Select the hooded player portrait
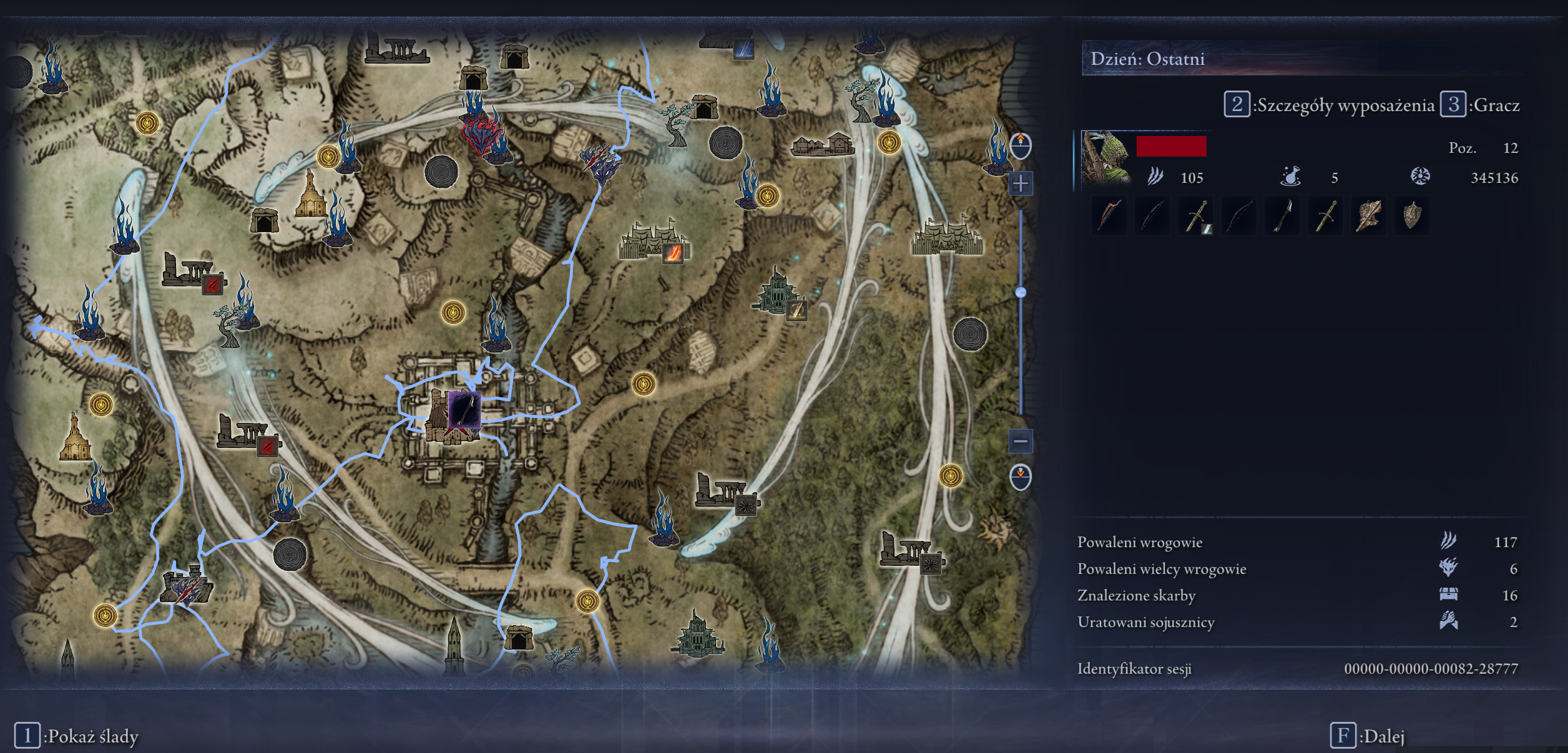The height and width of the screenshot is (753, 1568). click(x=1105, y=158)
